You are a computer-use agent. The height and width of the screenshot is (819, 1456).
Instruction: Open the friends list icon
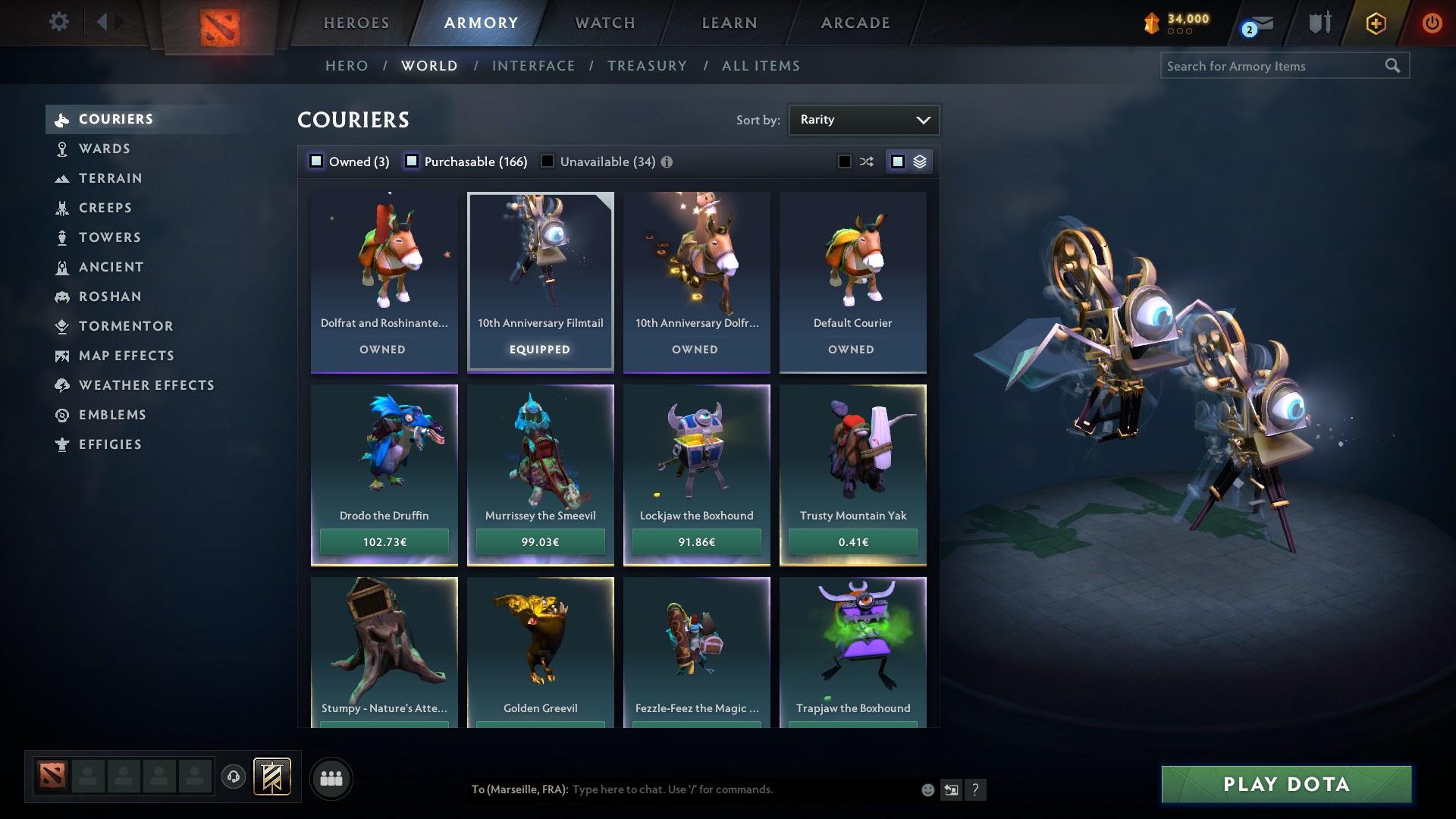pos(331,778)
